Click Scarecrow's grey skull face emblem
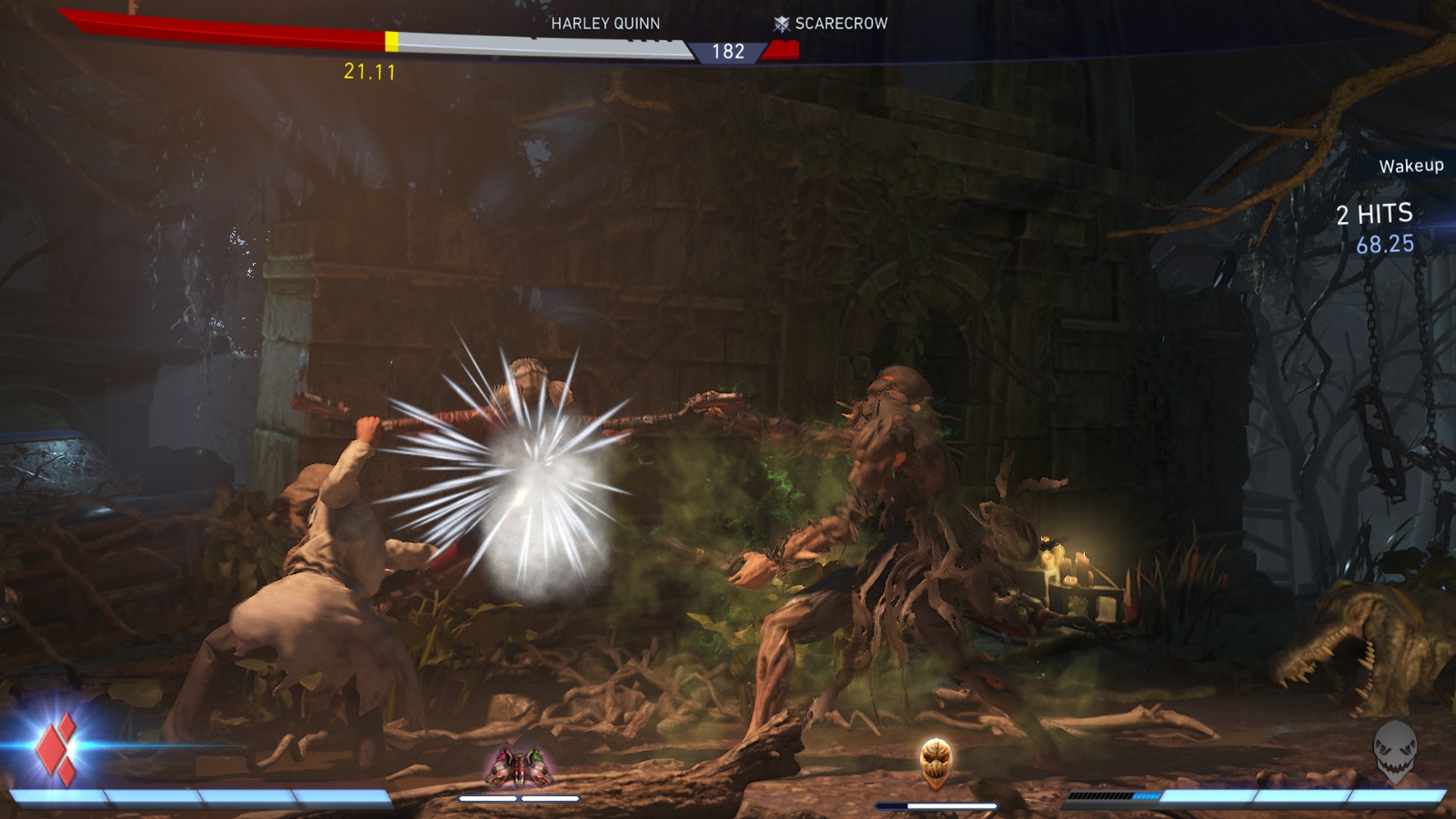1456x819 pixels. [1394, 751]
